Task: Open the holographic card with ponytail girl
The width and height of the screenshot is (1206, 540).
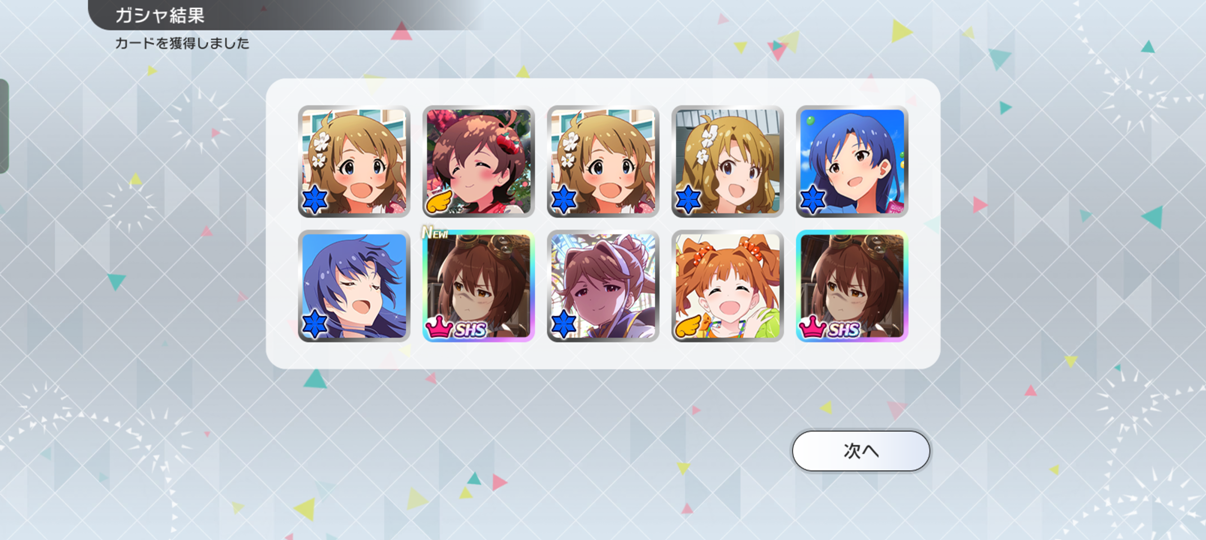Action: point(603,287)
